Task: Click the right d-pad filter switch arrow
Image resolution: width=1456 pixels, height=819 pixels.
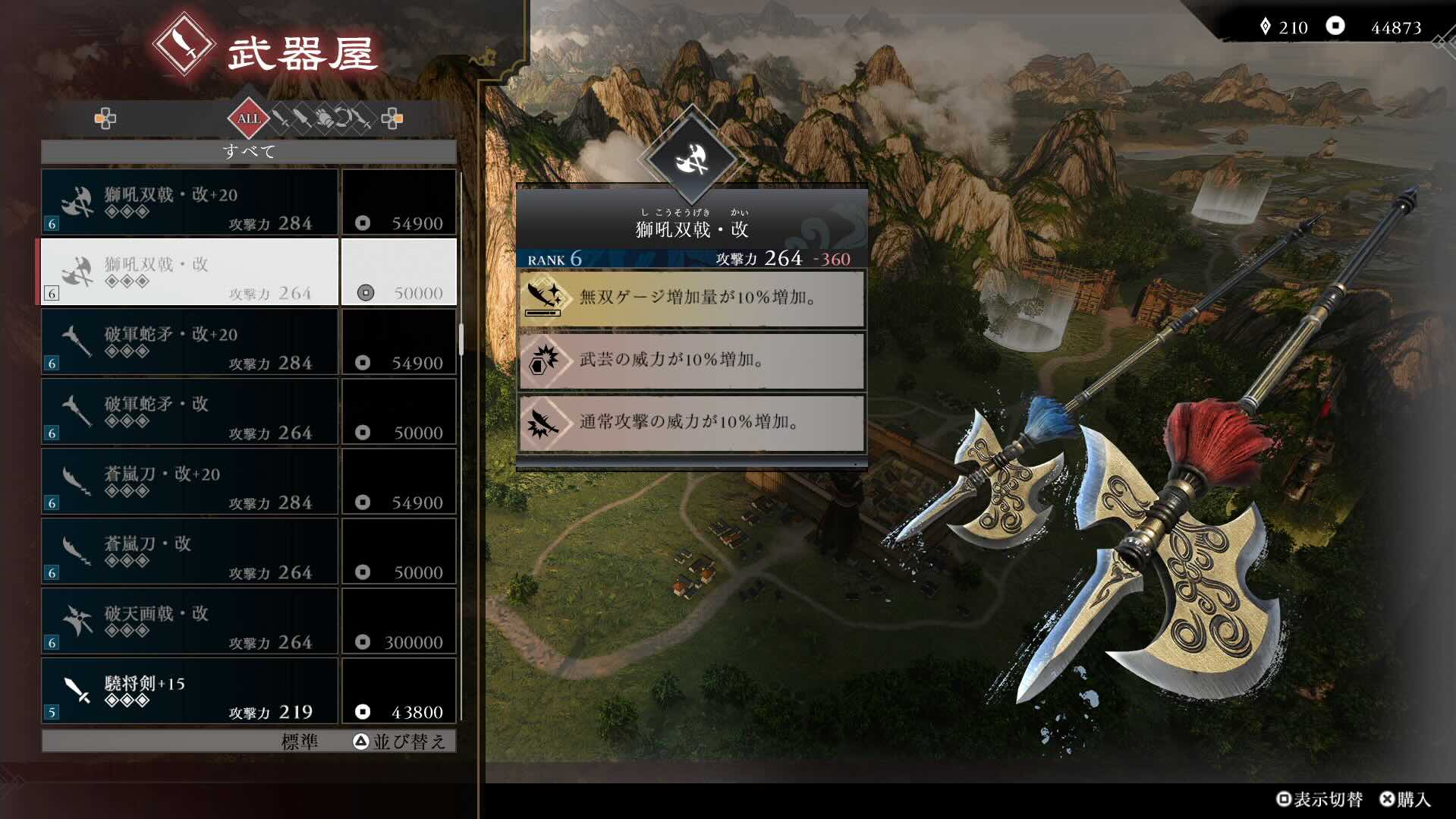Action: [394, 119]
